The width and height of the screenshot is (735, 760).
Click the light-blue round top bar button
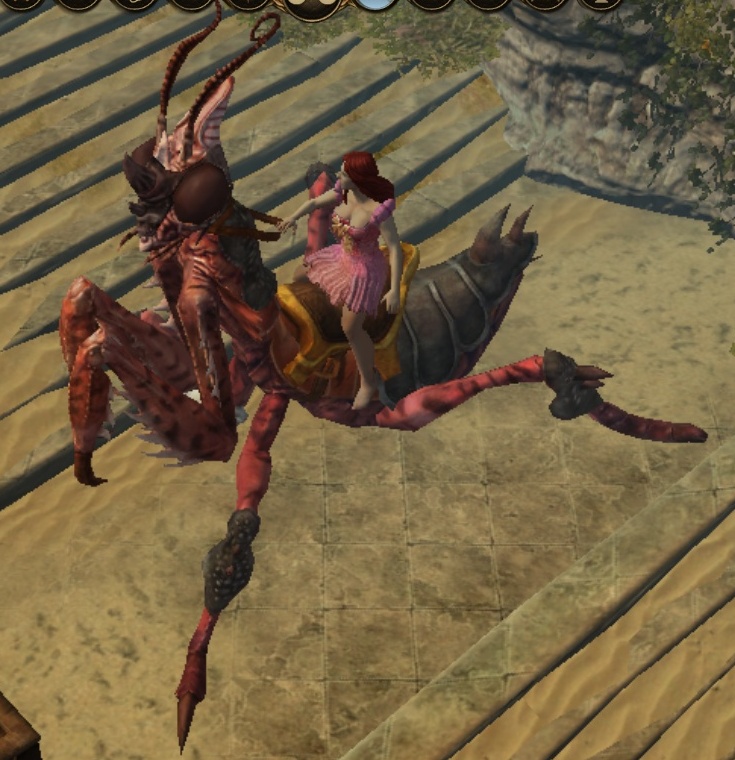376,3
